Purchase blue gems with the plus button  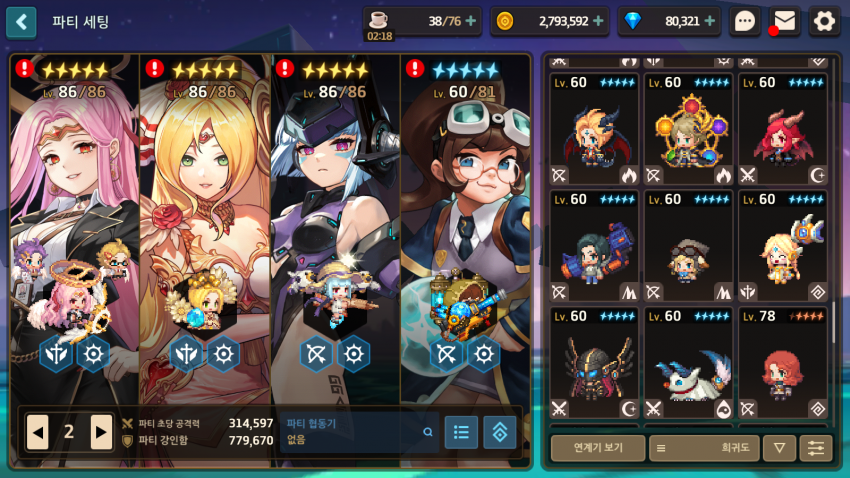tap(709, 20)
